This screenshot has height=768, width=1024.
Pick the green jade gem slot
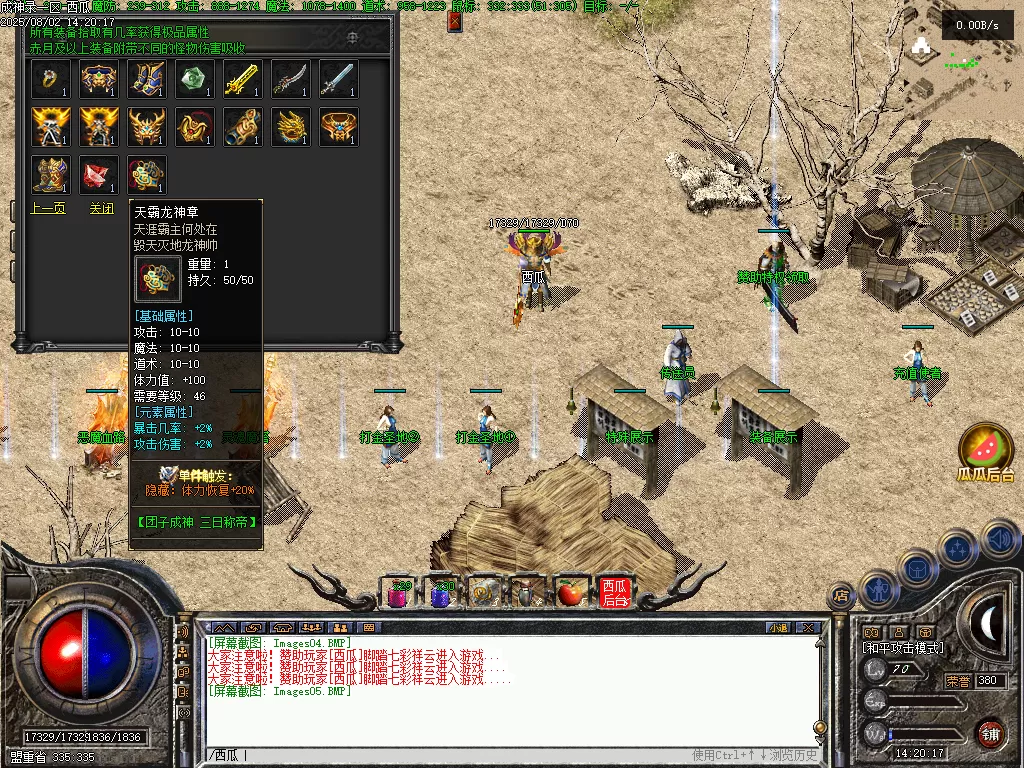coord(195,79)
